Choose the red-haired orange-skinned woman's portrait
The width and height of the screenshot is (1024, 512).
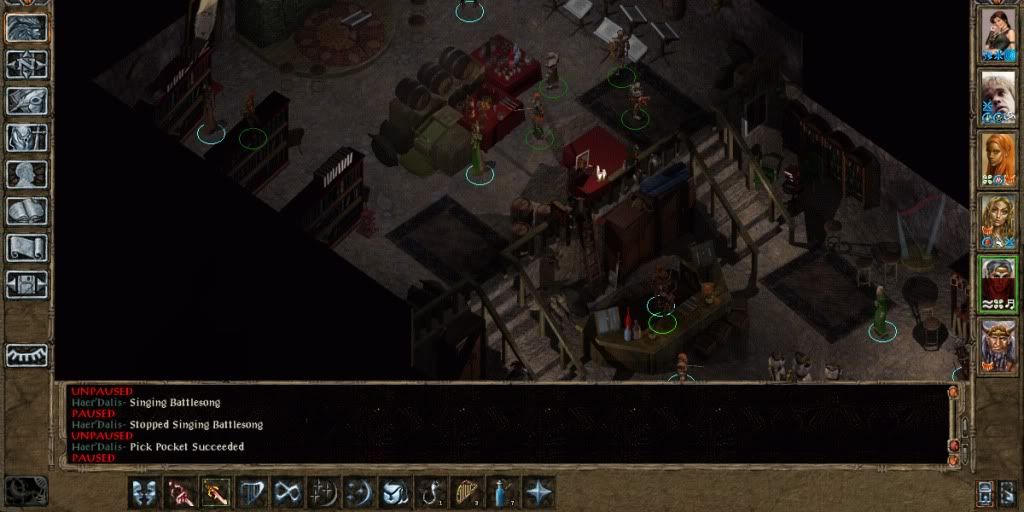(x=997, y=162)
